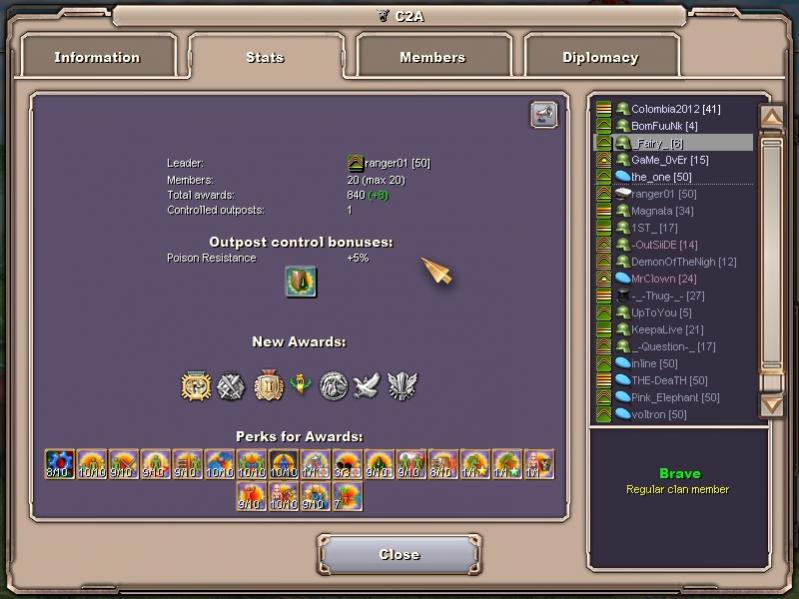Viewport: 799px width, 599px height.
Task: Choose member BomFuuNk from the list
Action: 664,126
